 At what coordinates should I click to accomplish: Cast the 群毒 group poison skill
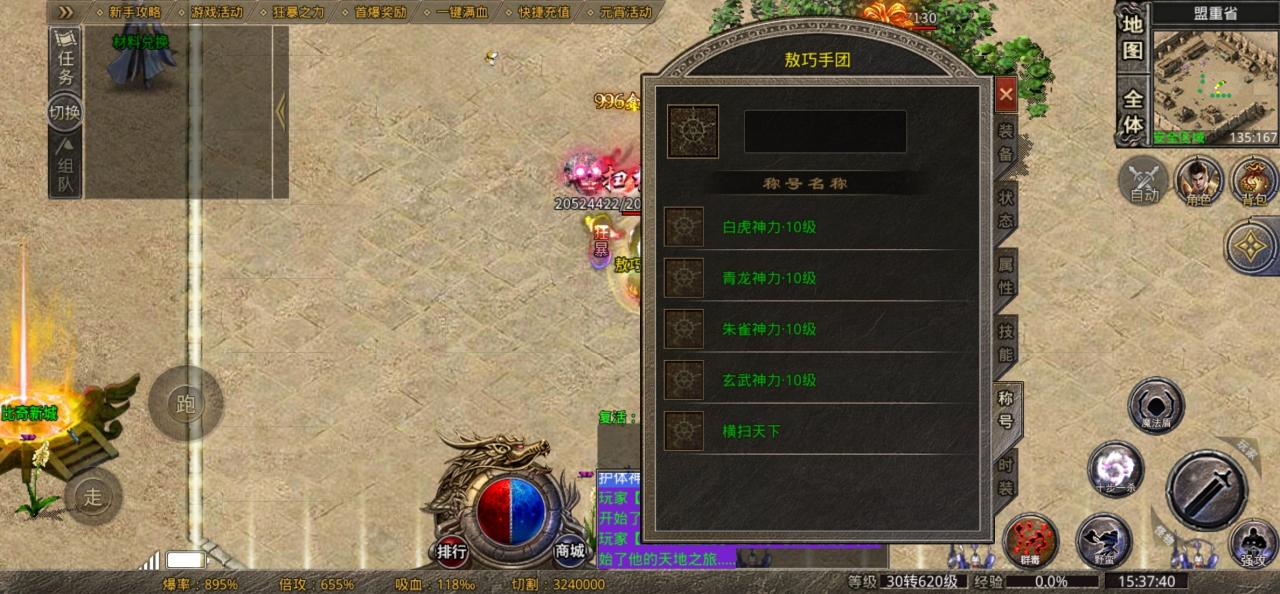[x=1030, y=541]
